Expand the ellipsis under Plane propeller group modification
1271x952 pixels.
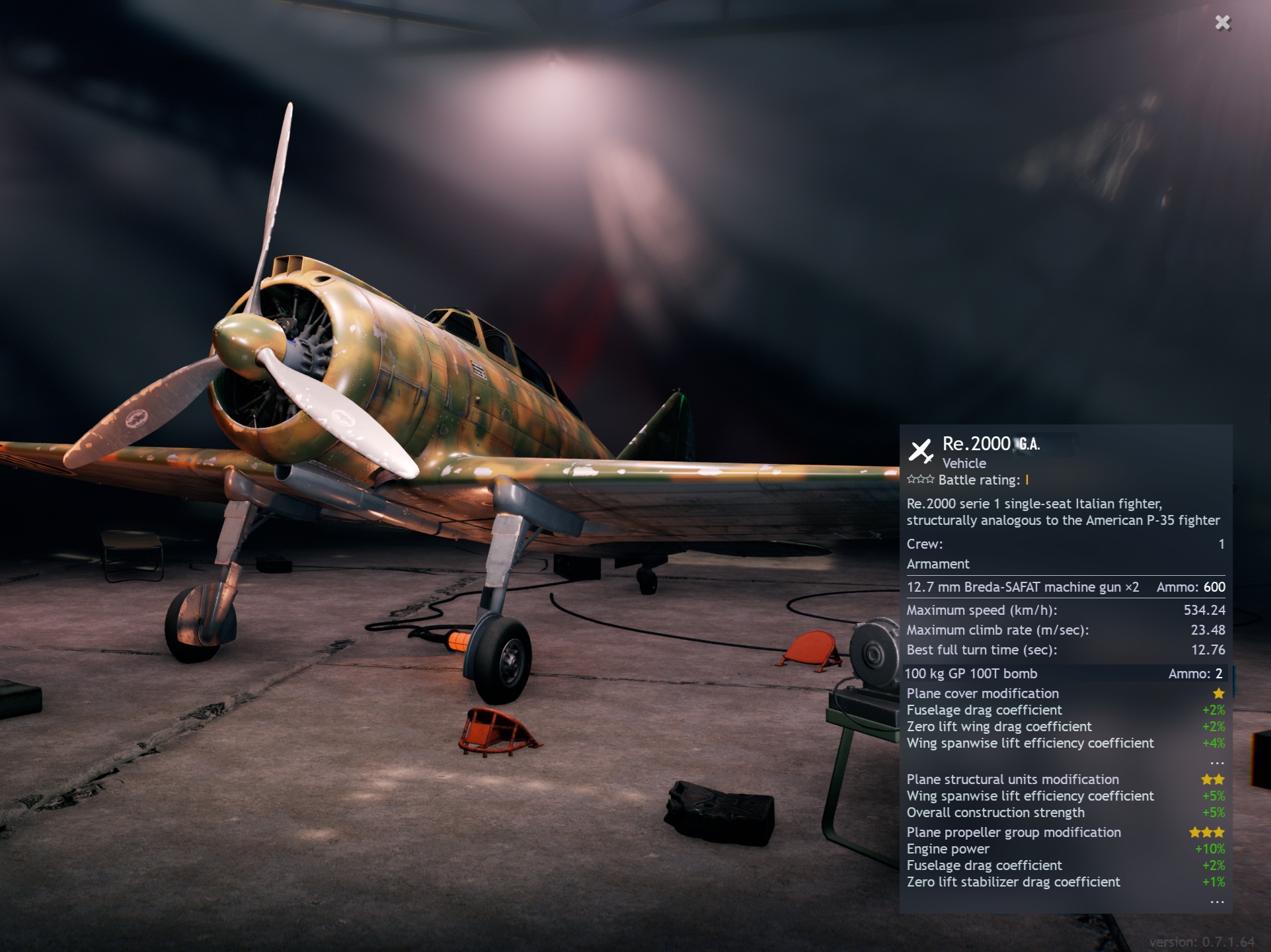pyautogui.click(x=1217, y=902)
